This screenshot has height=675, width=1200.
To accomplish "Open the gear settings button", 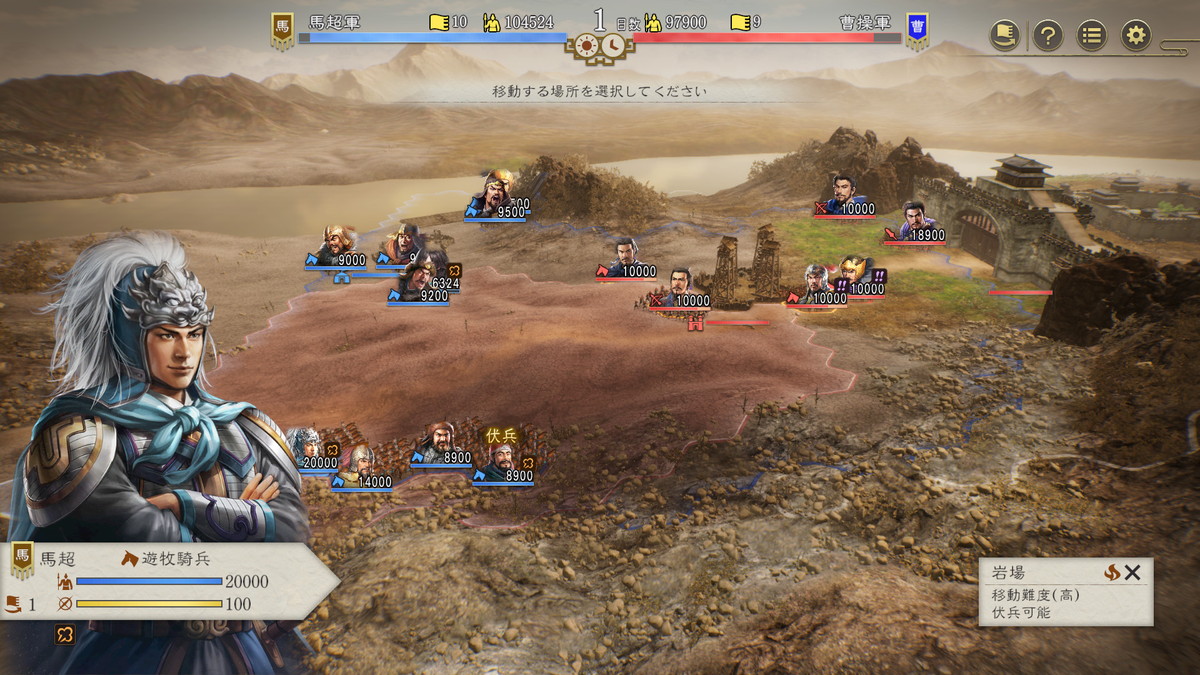I will click(x=1135, y=36).
